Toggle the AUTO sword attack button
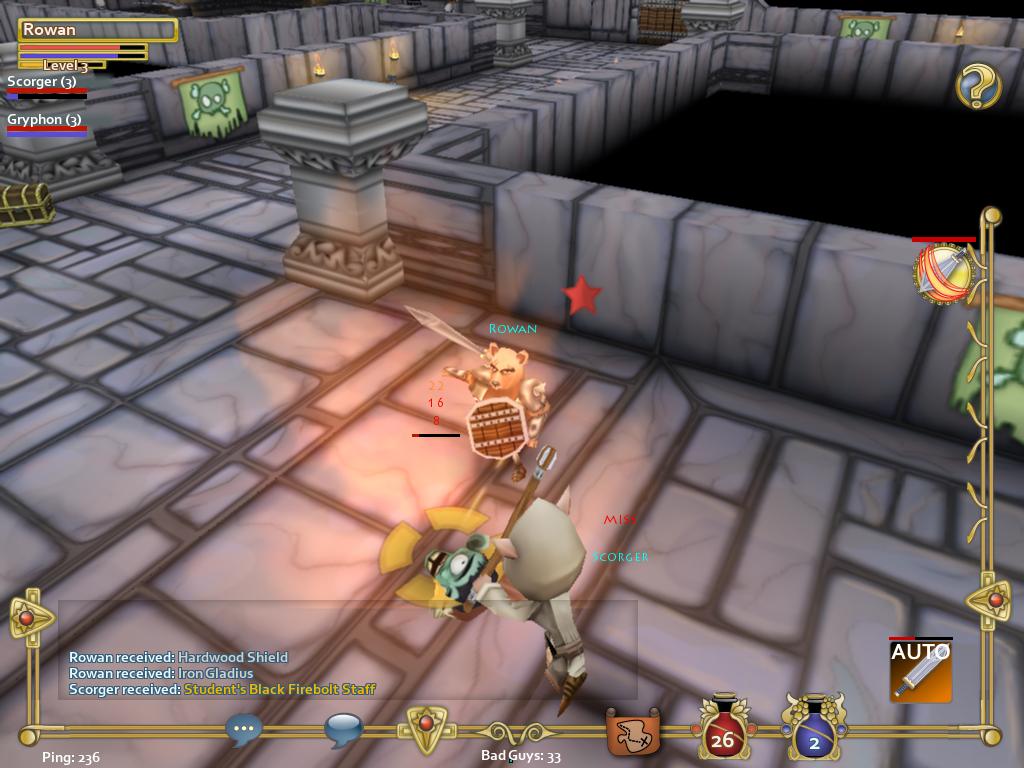 click(920, 670)
